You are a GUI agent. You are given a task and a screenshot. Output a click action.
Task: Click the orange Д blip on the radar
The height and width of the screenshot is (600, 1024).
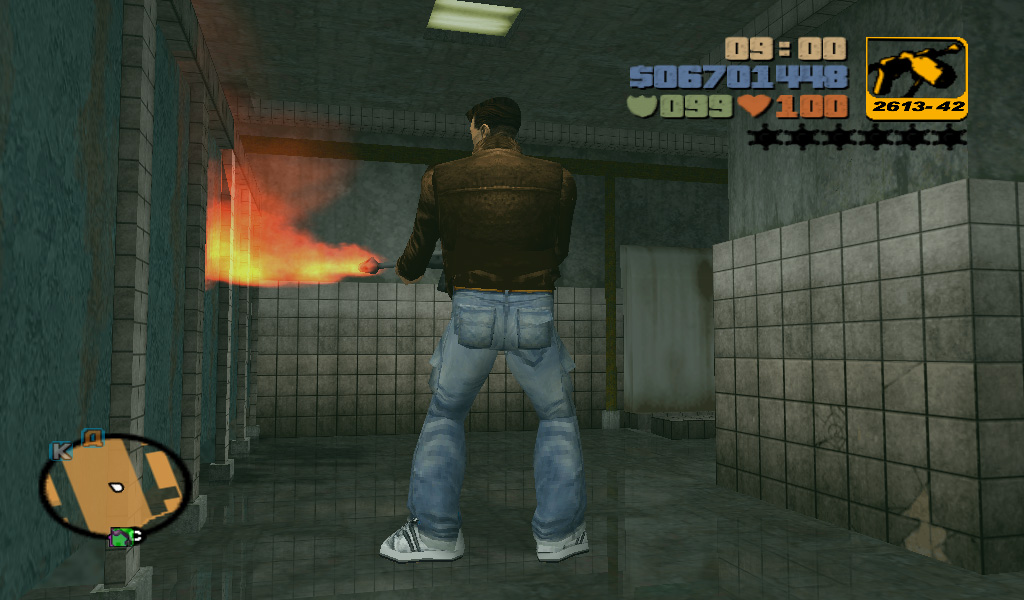pos(93,437)
